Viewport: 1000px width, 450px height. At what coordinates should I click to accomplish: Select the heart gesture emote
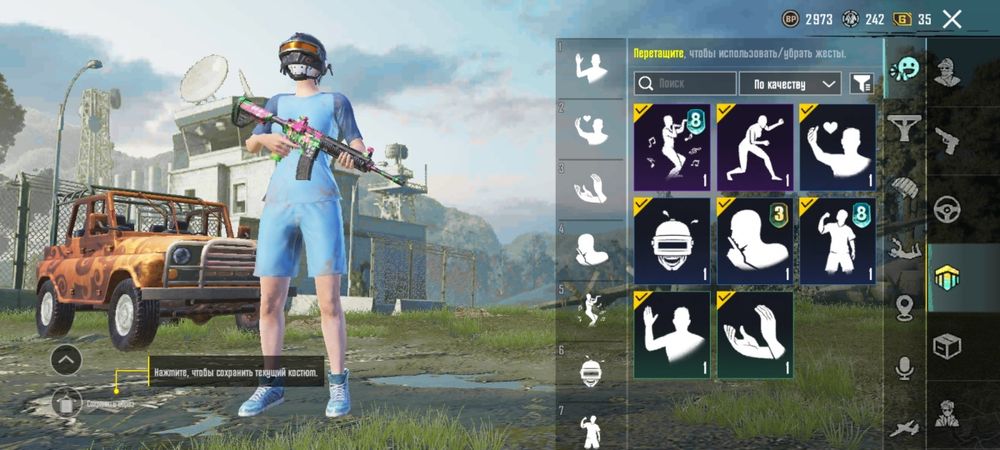(x=838, y=147)
